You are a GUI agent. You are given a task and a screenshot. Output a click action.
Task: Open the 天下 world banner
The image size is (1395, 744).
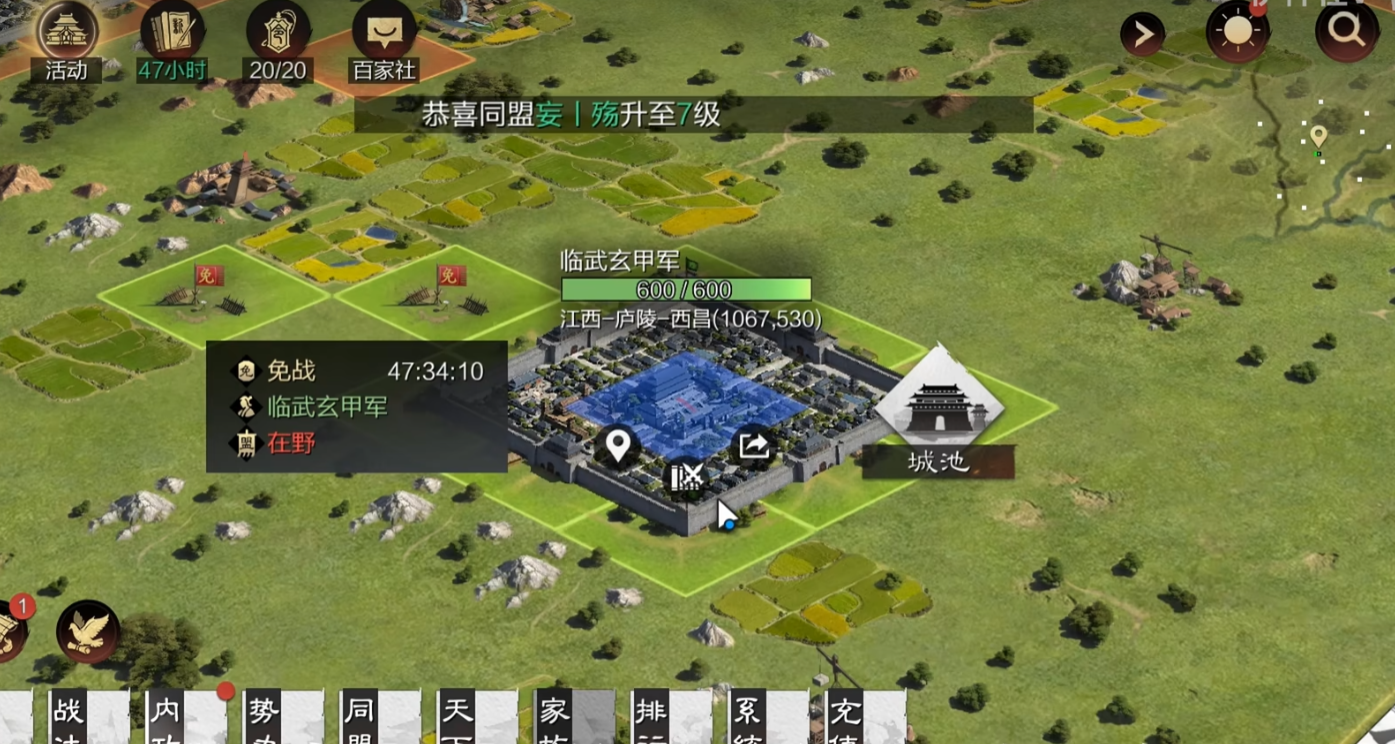pos(458,718)
